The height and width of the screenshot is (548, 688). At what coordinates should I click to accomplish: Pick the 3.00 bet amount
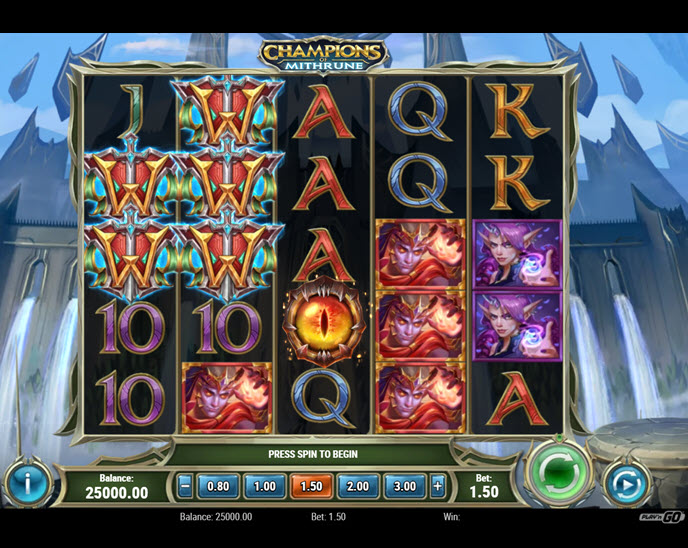pos(404,487)
